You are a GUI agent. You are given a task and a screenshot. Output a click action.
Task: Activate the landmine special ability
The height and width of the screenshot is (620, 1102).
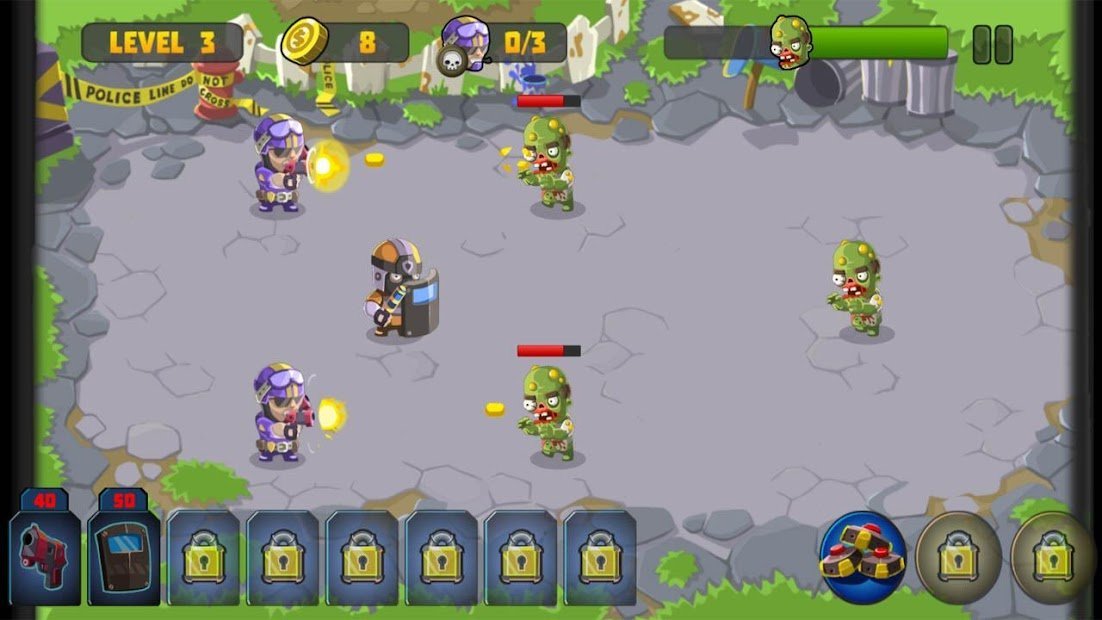coord(862,557)
